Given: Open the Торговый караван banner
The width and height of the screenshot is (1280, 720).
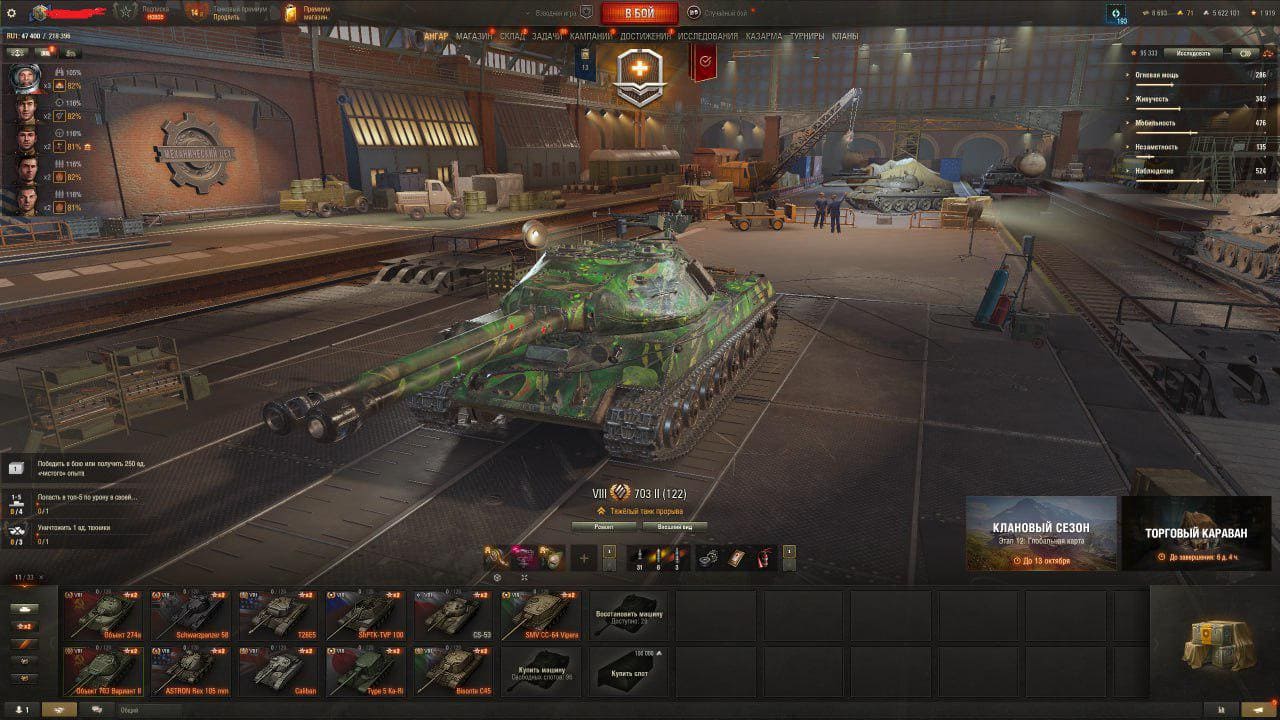Looking at the screenshot, I should tap(1196, 533).
